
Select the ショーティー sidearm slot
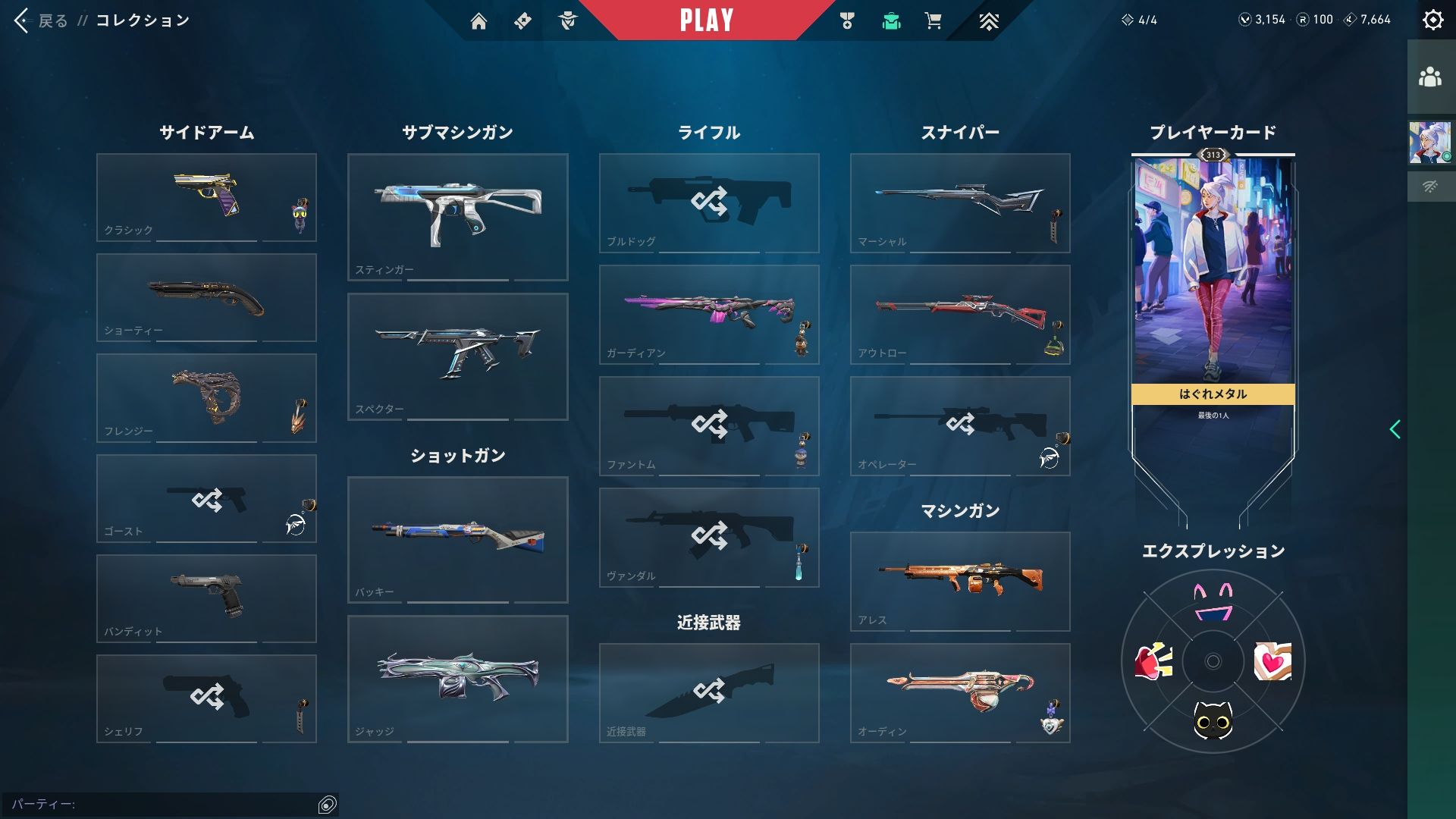206,297
